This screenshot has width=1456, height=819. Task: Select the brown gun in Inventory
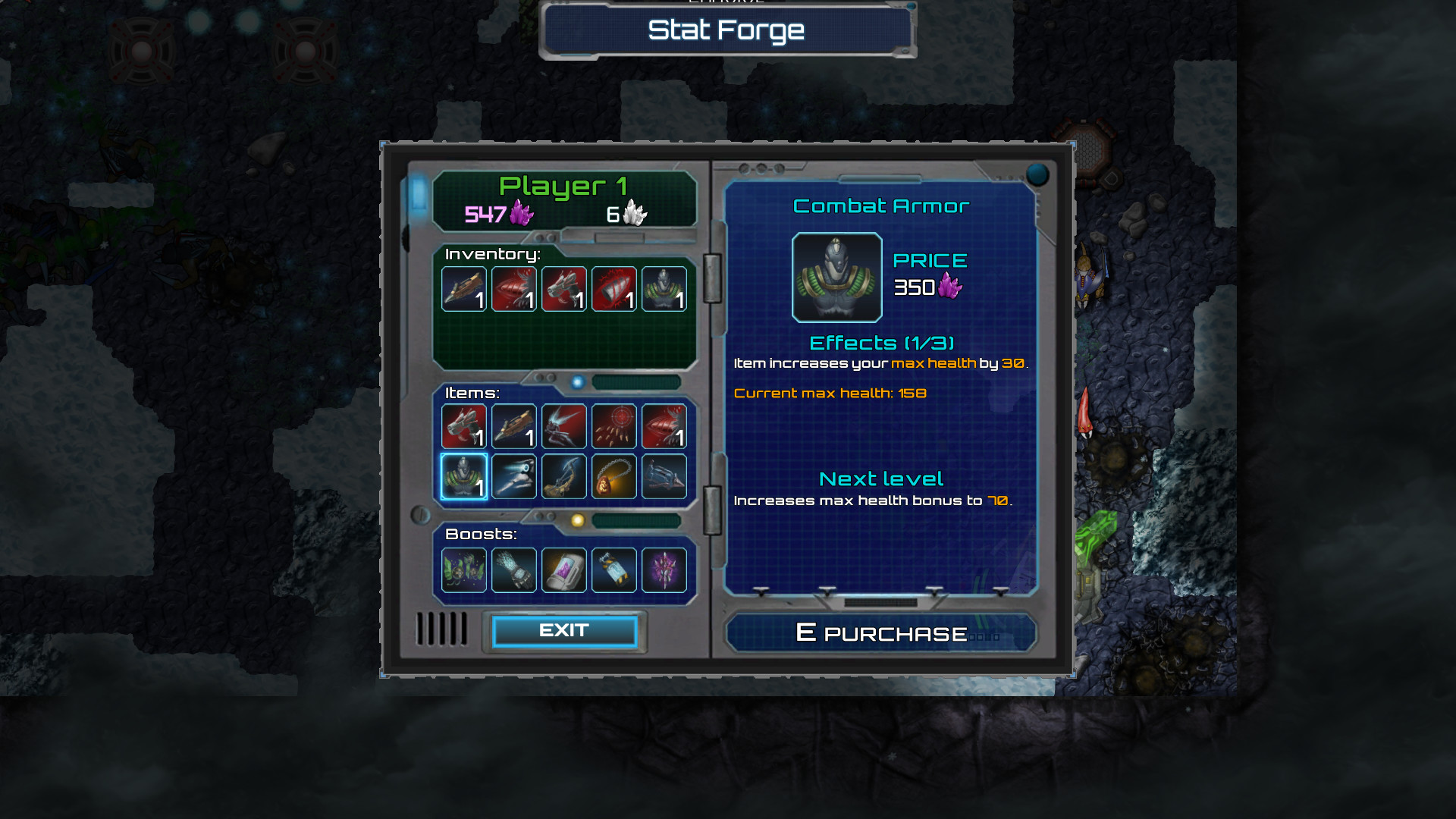[464, 289]
